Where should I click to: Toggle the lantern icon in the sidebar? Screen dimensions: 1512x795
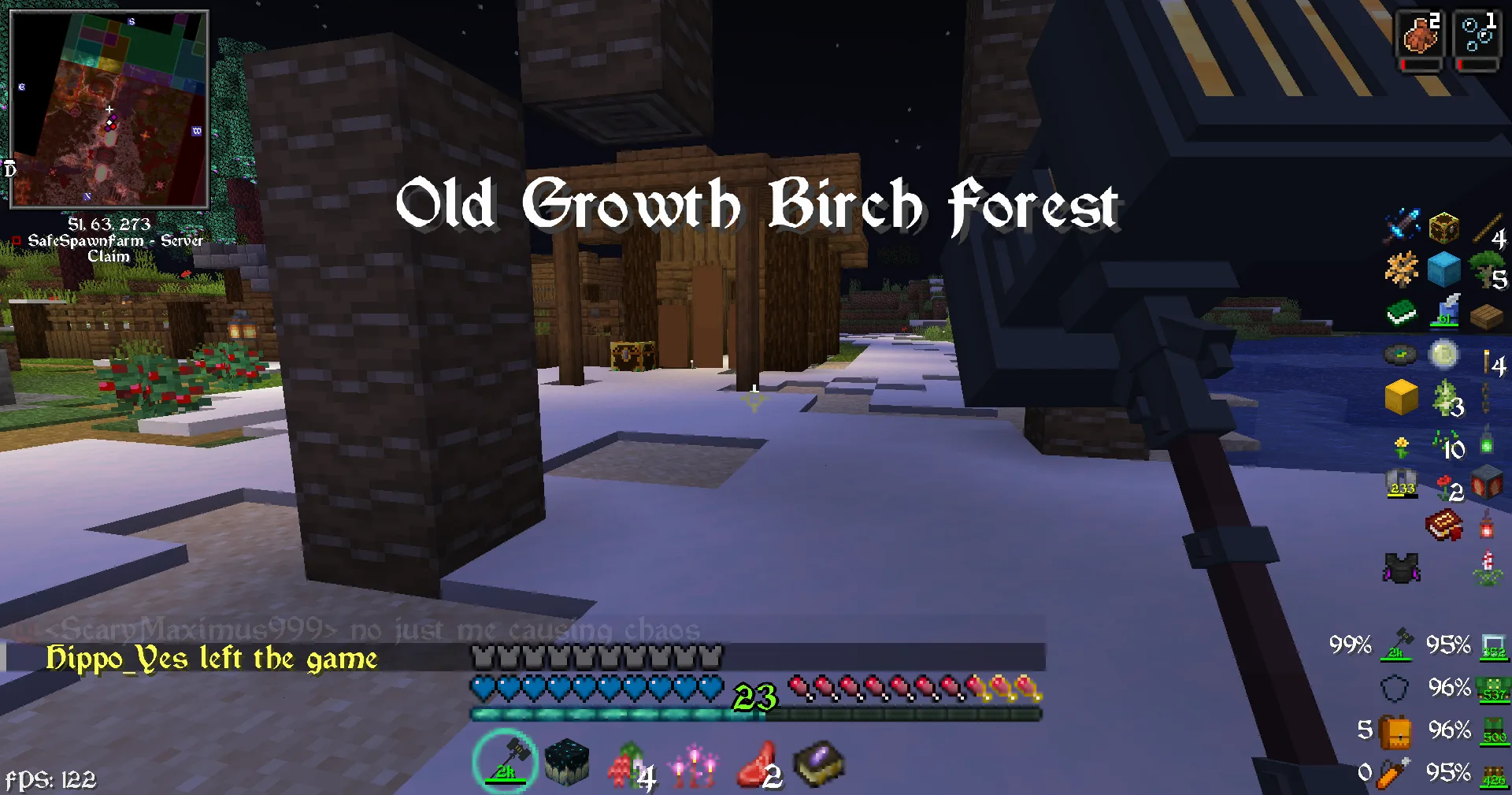click(1488, 531)
